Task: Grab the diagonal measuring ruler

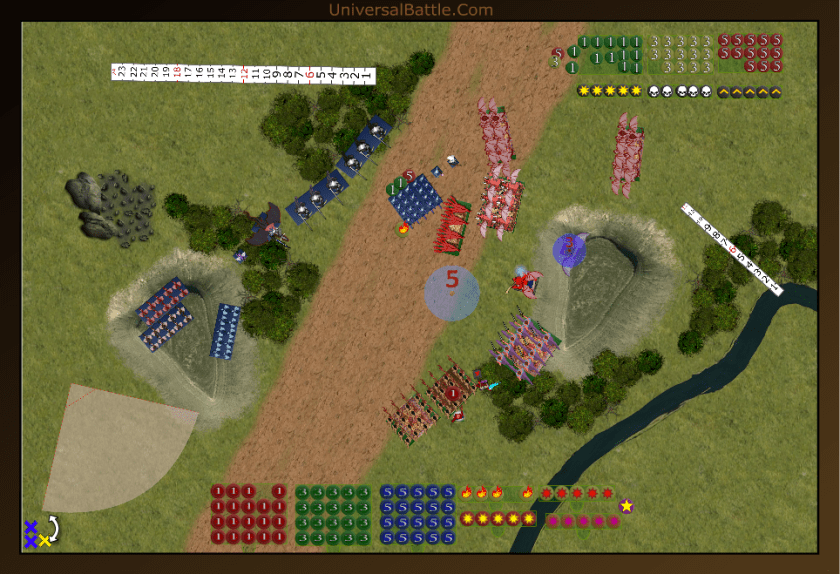Action: [x=731, y=247]
